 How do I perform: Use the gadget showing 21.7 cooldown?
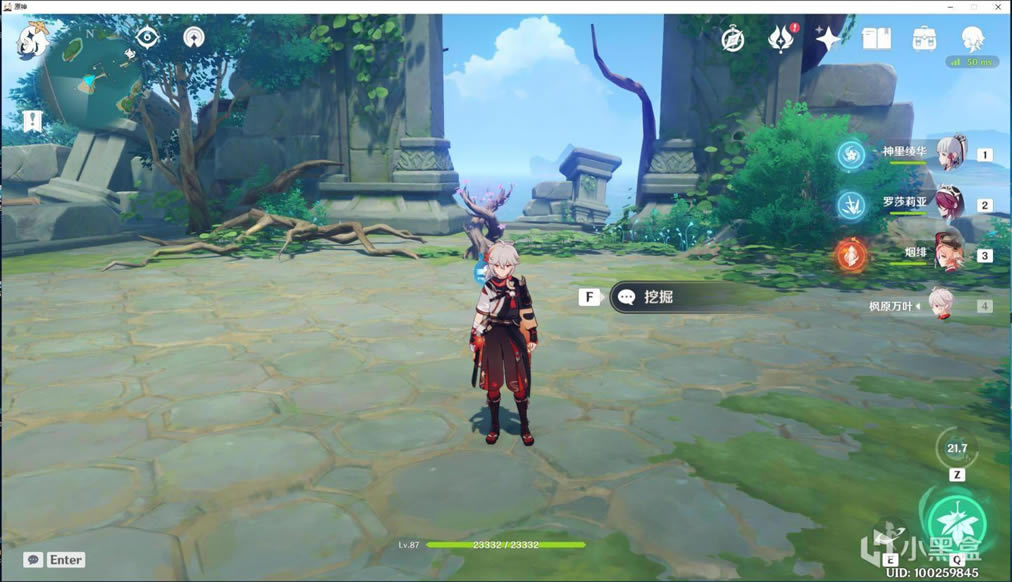point(957,449)
